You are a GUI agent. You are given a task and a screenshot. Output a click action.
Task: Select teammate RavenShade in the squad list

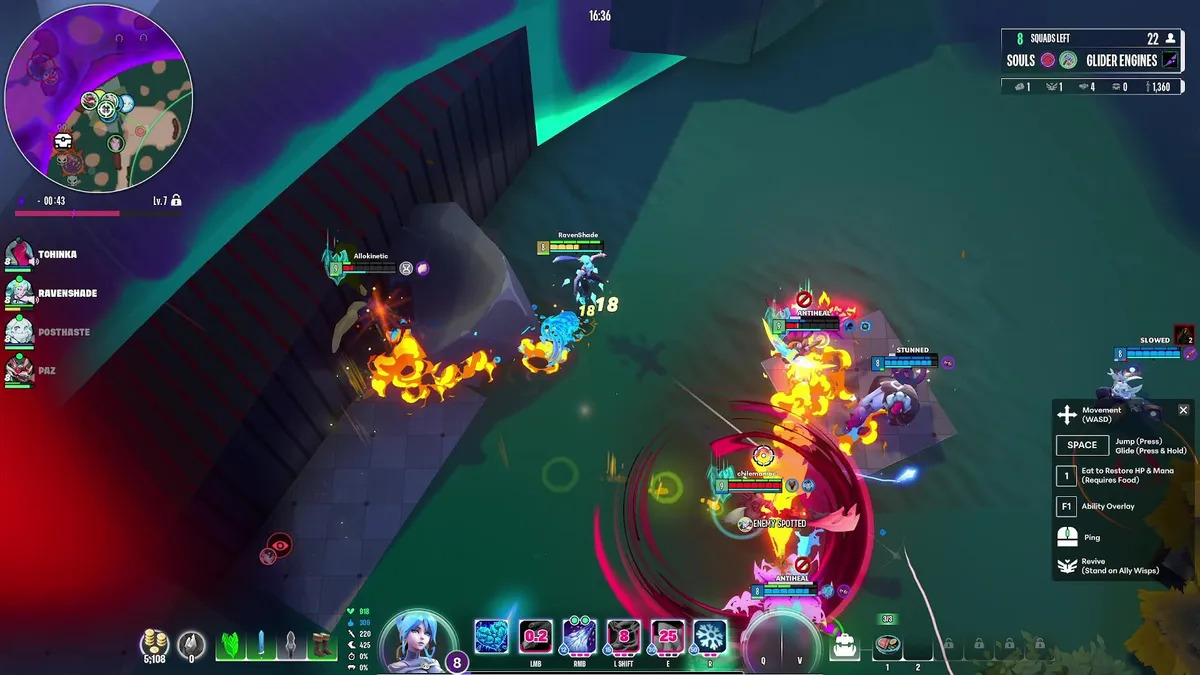click(x=21, y=293)
